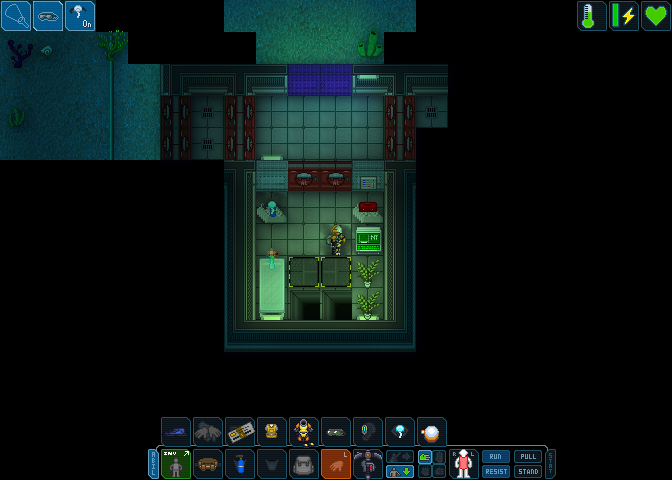Viewport: 672px width, 480px height.
Task: Click the blue oxygen tank slot
Action: (240, 464)
